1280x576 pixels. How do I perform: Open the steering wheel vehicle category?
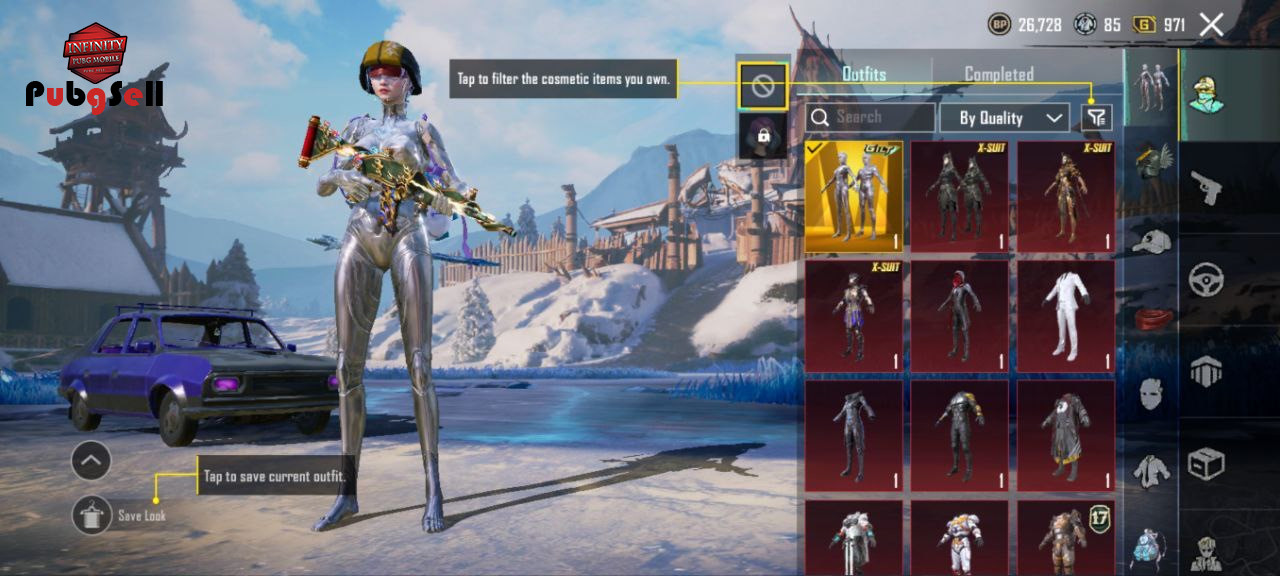pyautogui.click(x=1206, y=279)
